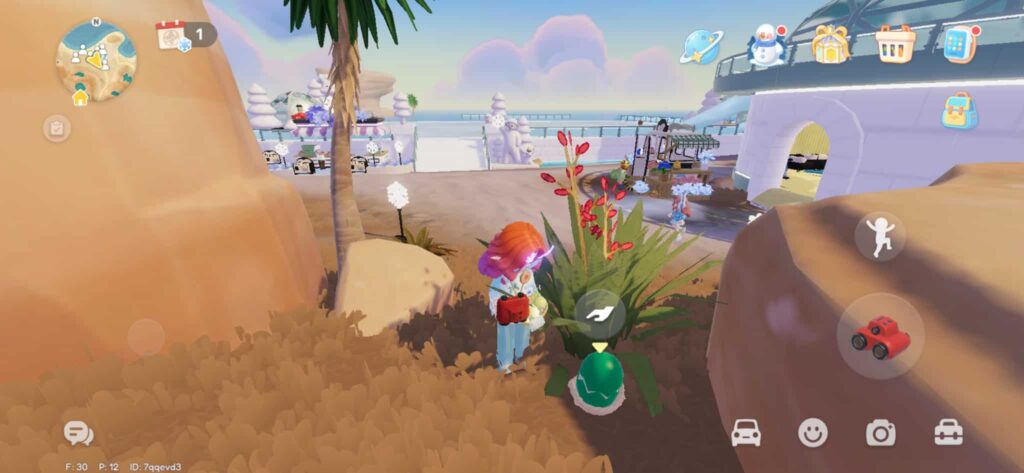Open the smiley face emote menu

pyautogui.click(x=813, y=432)
